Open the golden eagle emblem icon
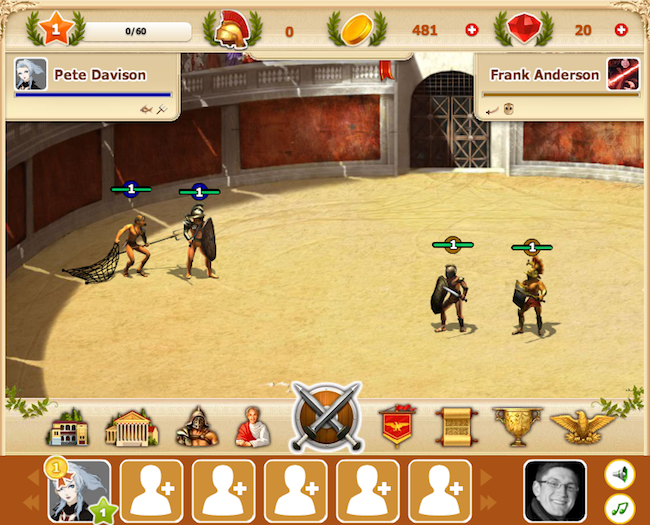 (583, 427)
